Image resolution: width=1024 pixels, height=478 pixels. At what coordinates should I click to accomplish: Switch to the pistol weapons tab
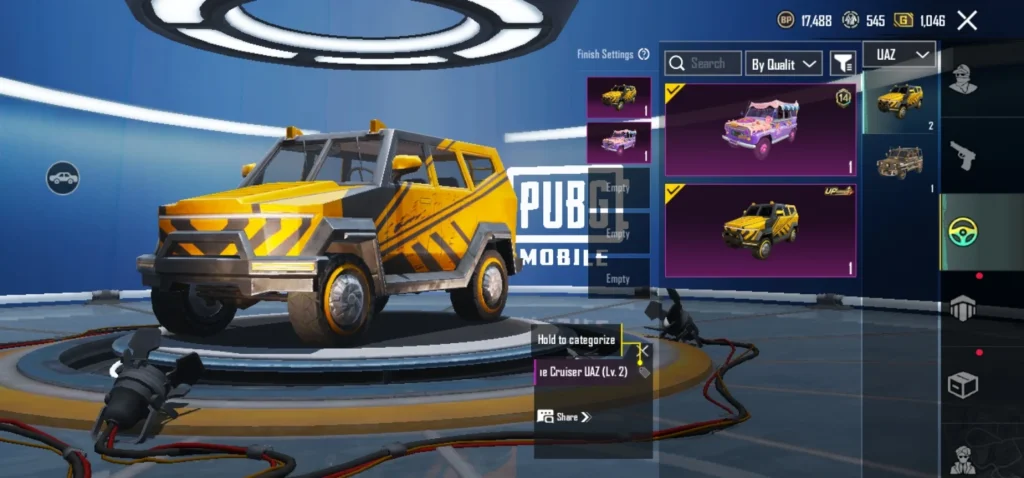[963, 154]
